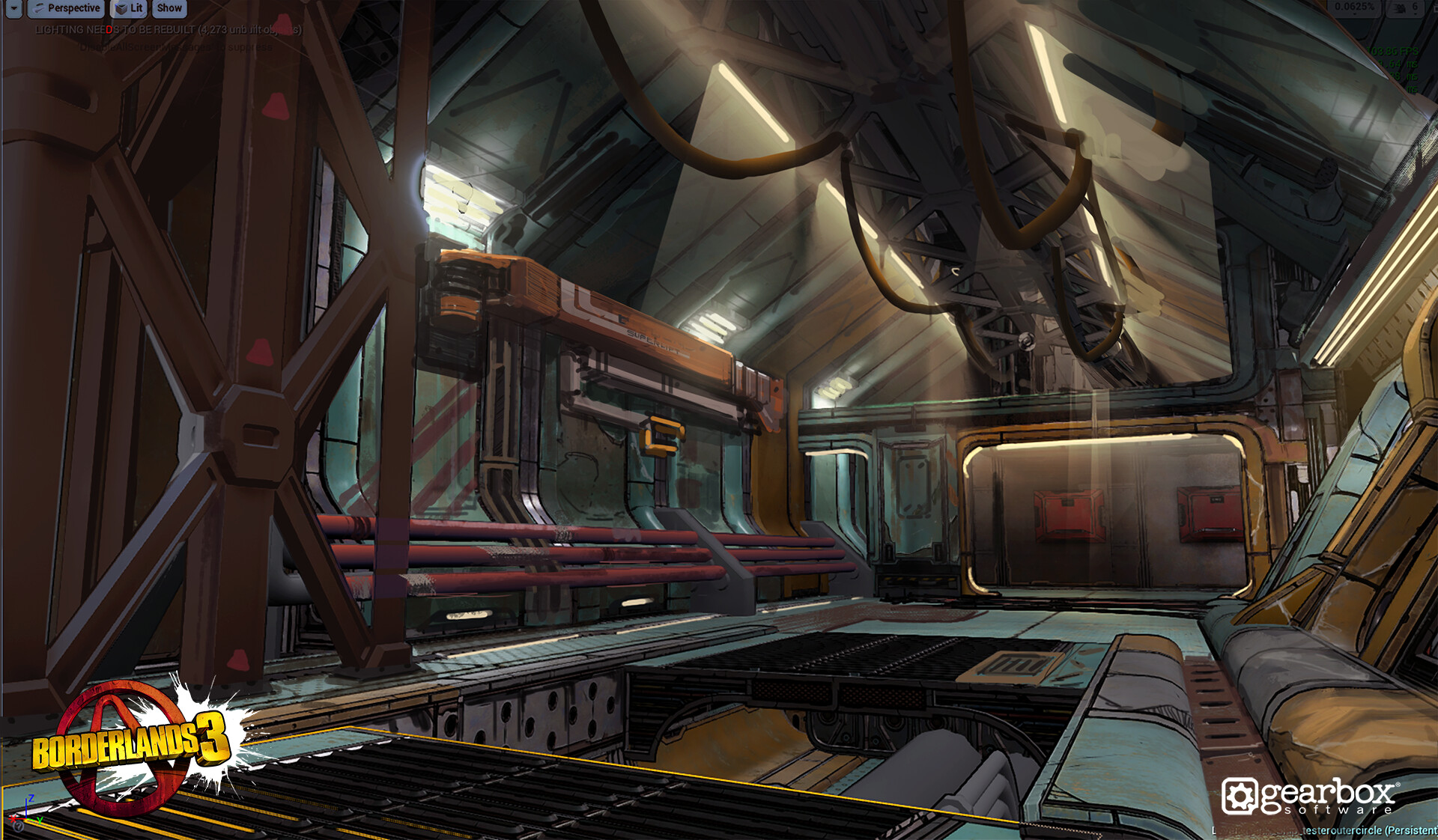
Task: Open the viewport options dropdown arrow
Action: pos(13,8)
